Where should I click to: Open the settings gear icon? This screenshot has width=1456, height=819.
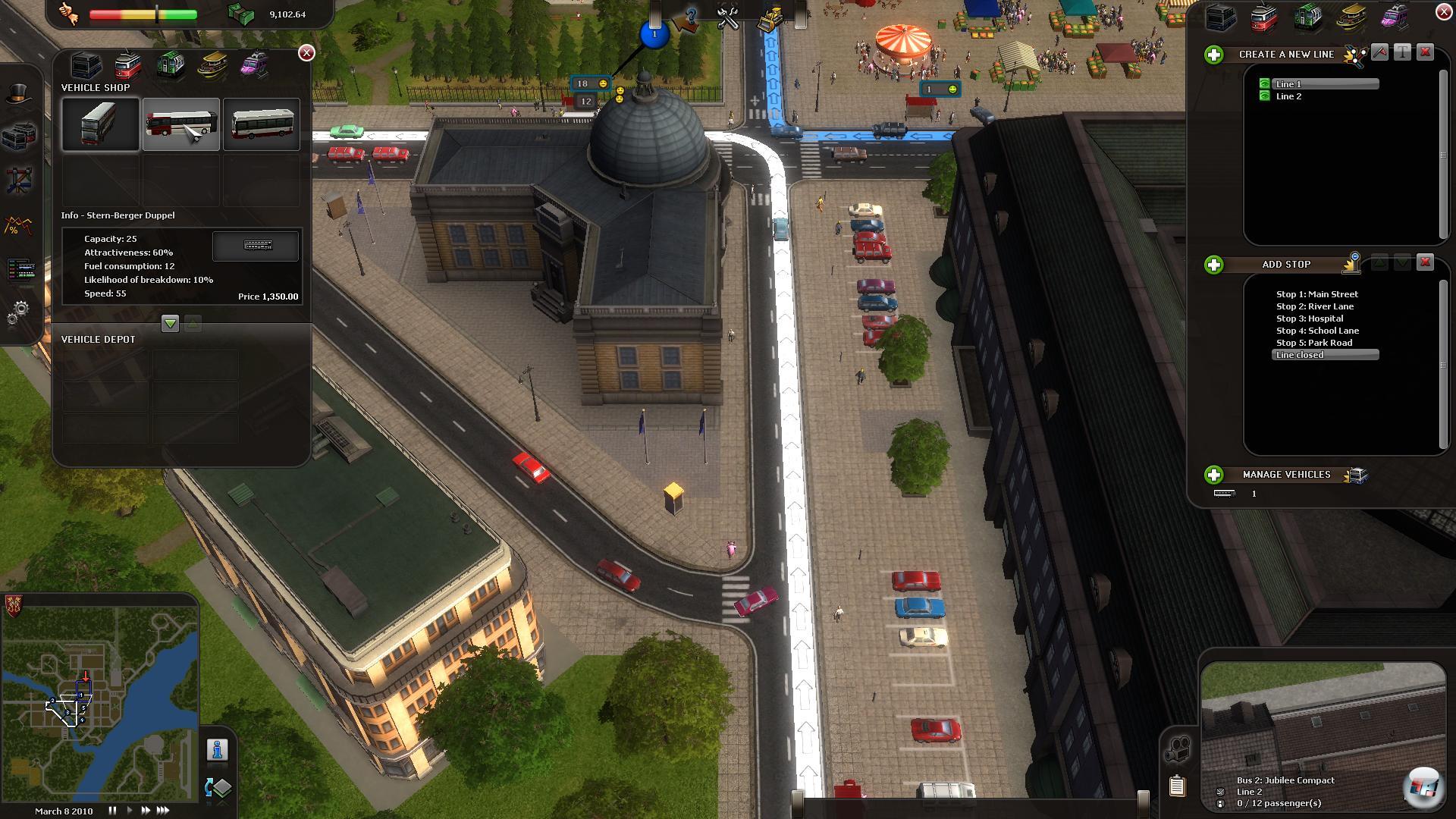tap(19, 311)
